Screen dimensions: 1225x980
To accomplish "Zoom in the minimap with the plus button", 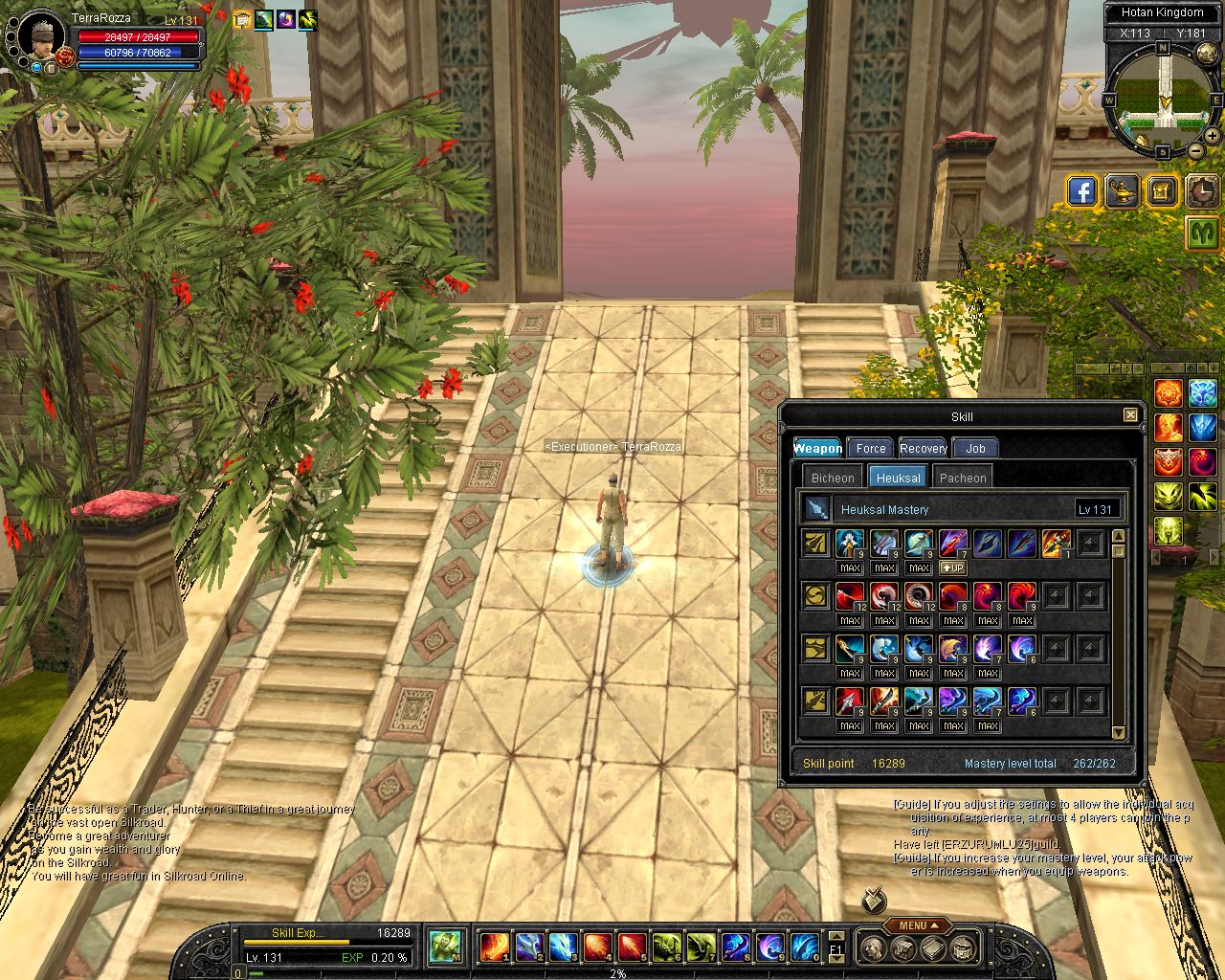I will click(1212, 136).
